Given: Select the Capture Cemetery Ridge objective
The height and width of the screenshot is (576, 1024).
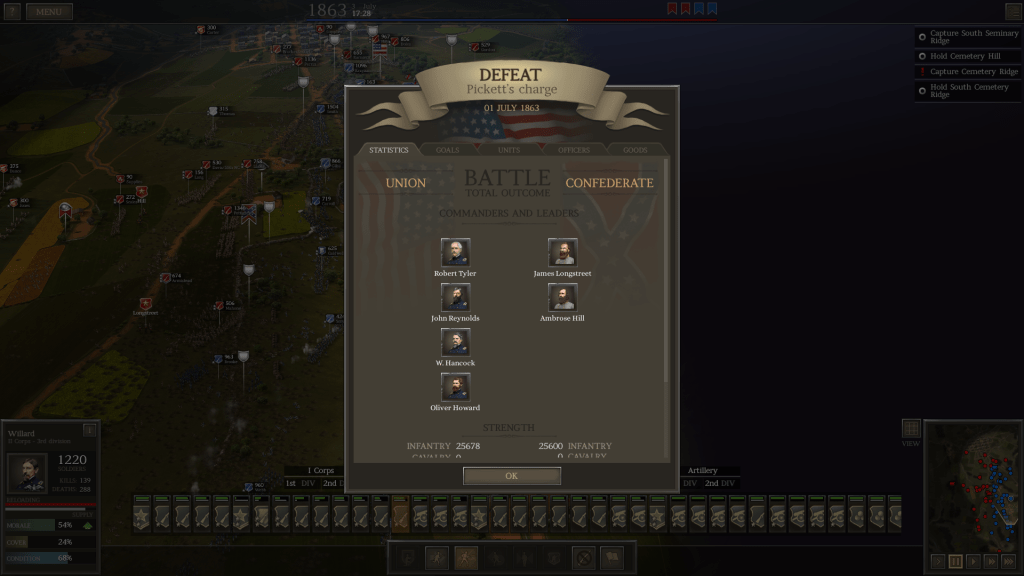Looking at the screenshot, I should (973, 72).
